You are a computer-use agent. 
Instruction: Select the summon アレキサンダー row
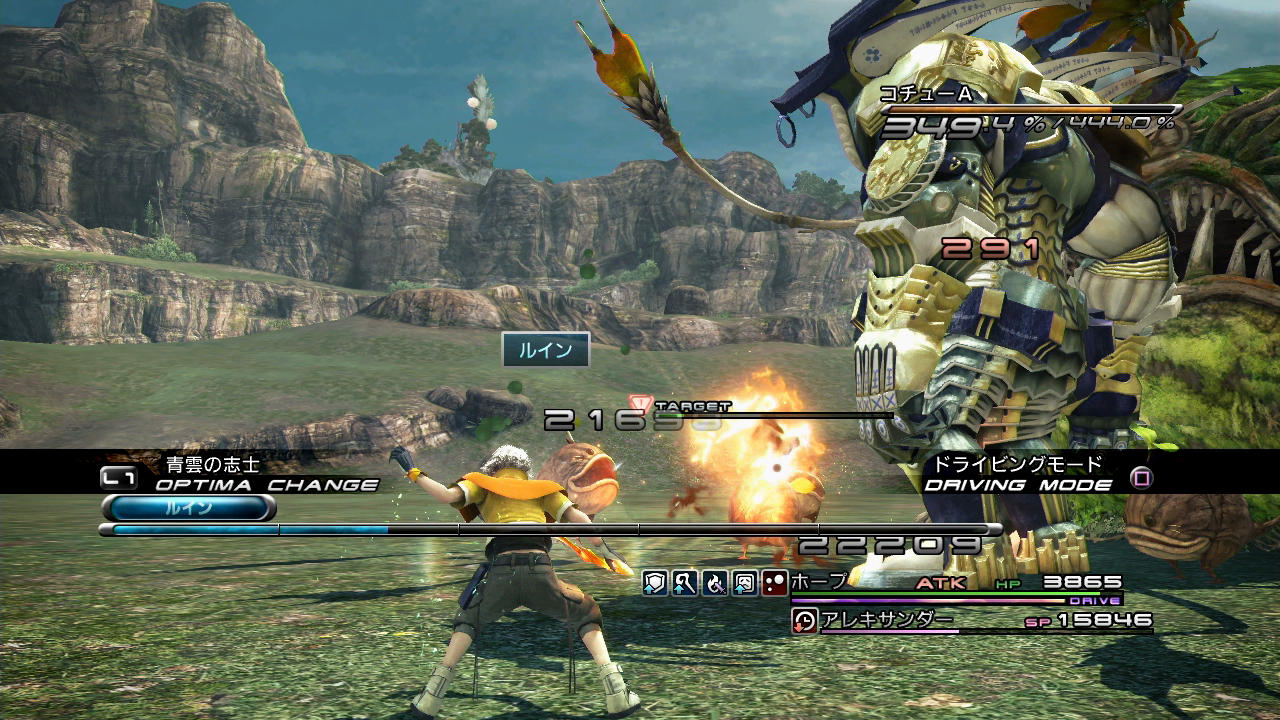(886, 620)
